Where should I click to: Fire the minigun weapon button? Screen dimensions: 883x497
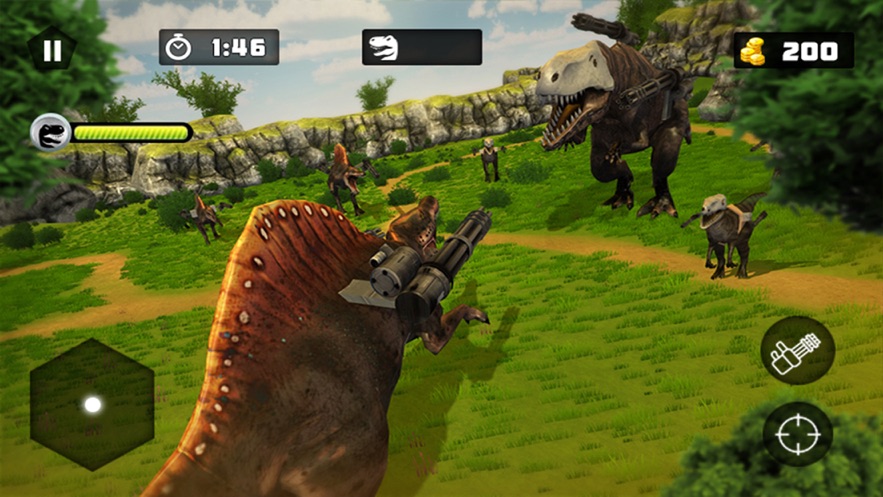click(797, 351)
